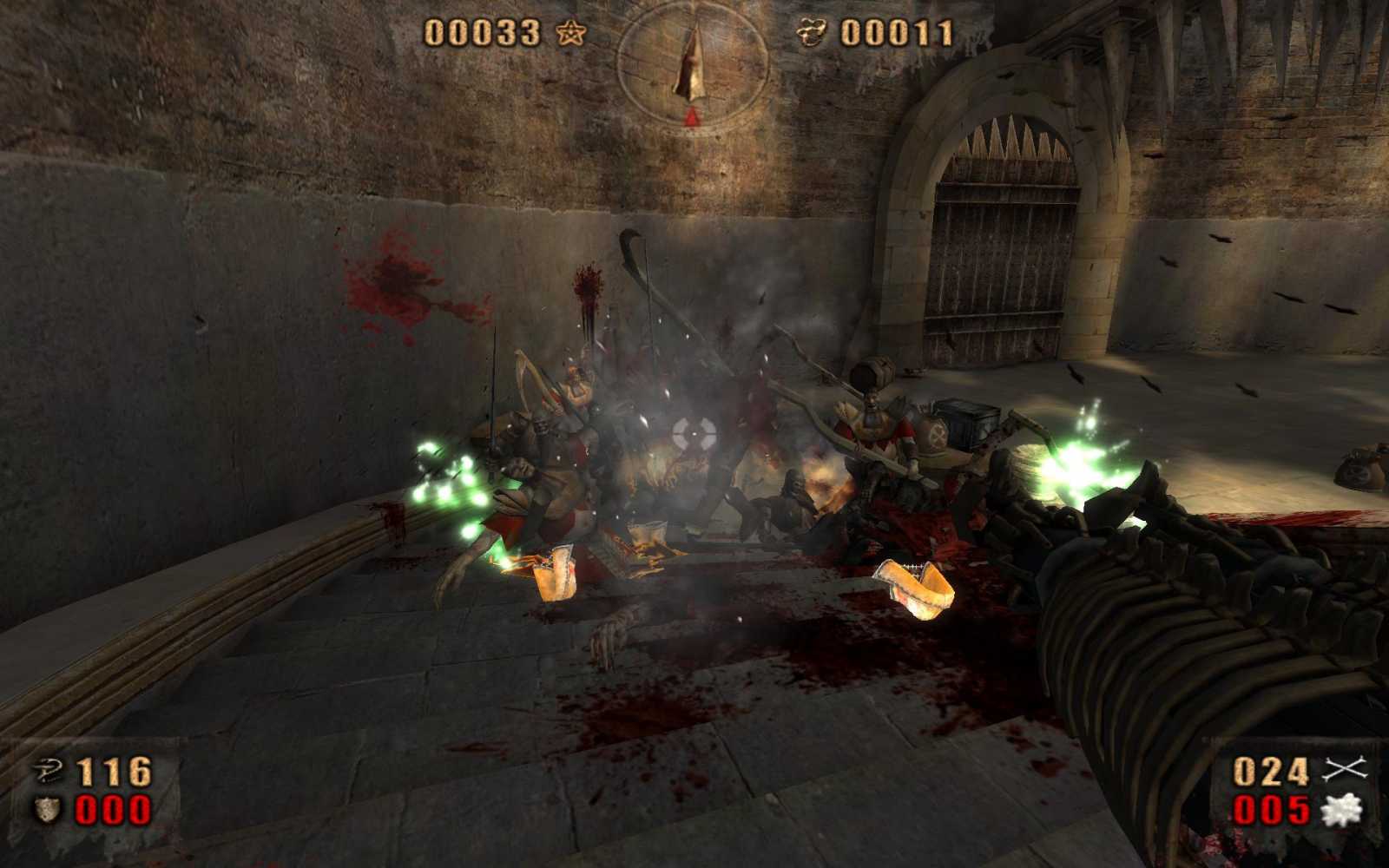Select the armor shield icon
This screenshot has height=868, width=1389.
click(47, 811)
